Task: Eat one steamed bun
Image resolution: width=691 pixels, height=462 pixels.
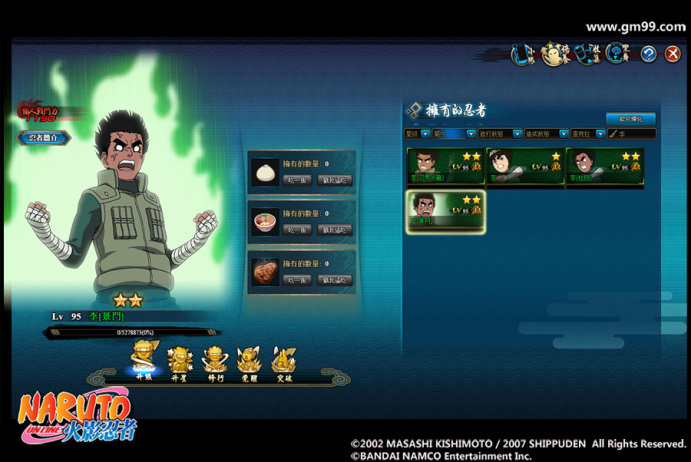Action: [296, 180]
